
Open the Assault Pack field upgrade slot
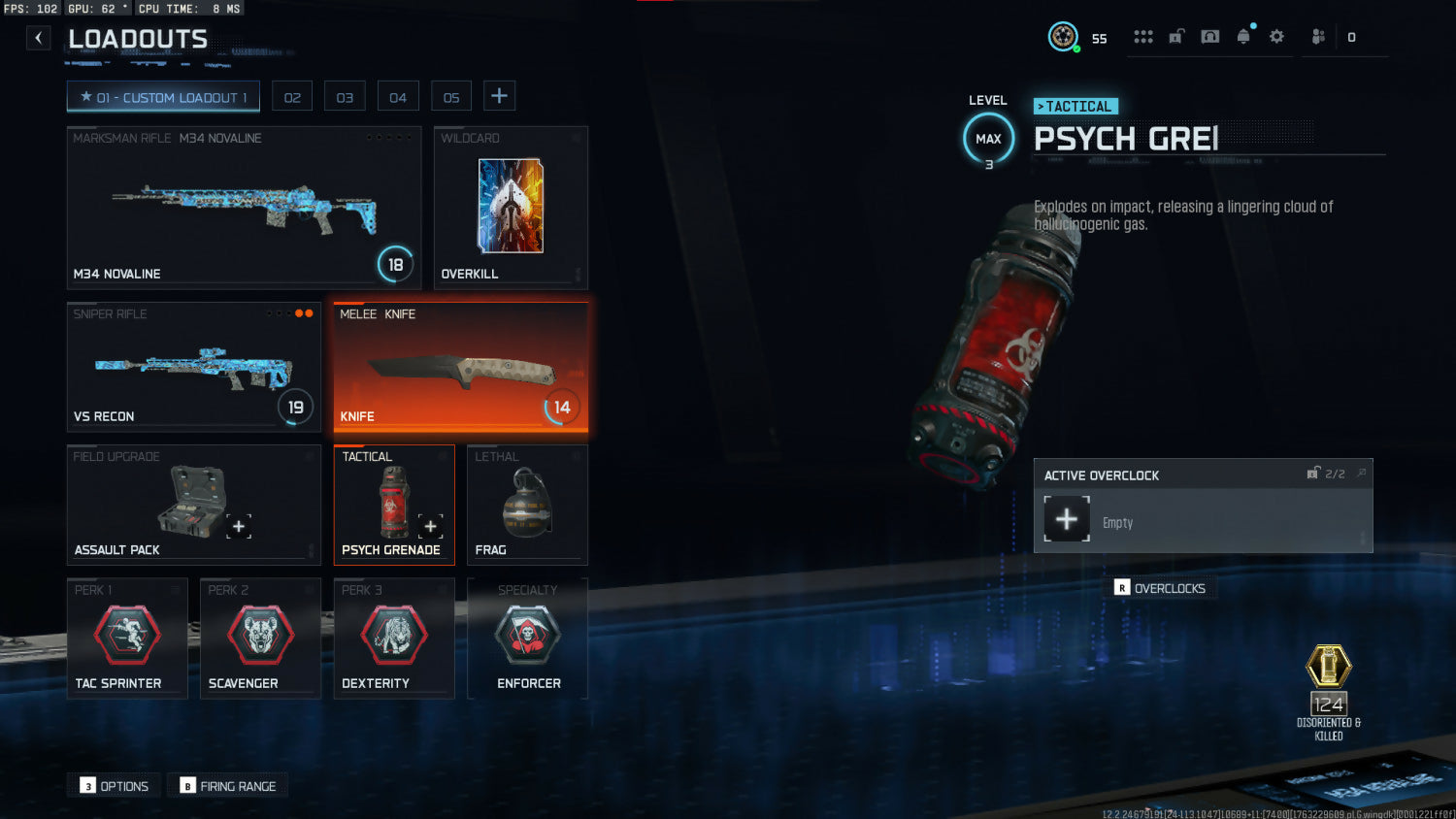pos(193,504)
